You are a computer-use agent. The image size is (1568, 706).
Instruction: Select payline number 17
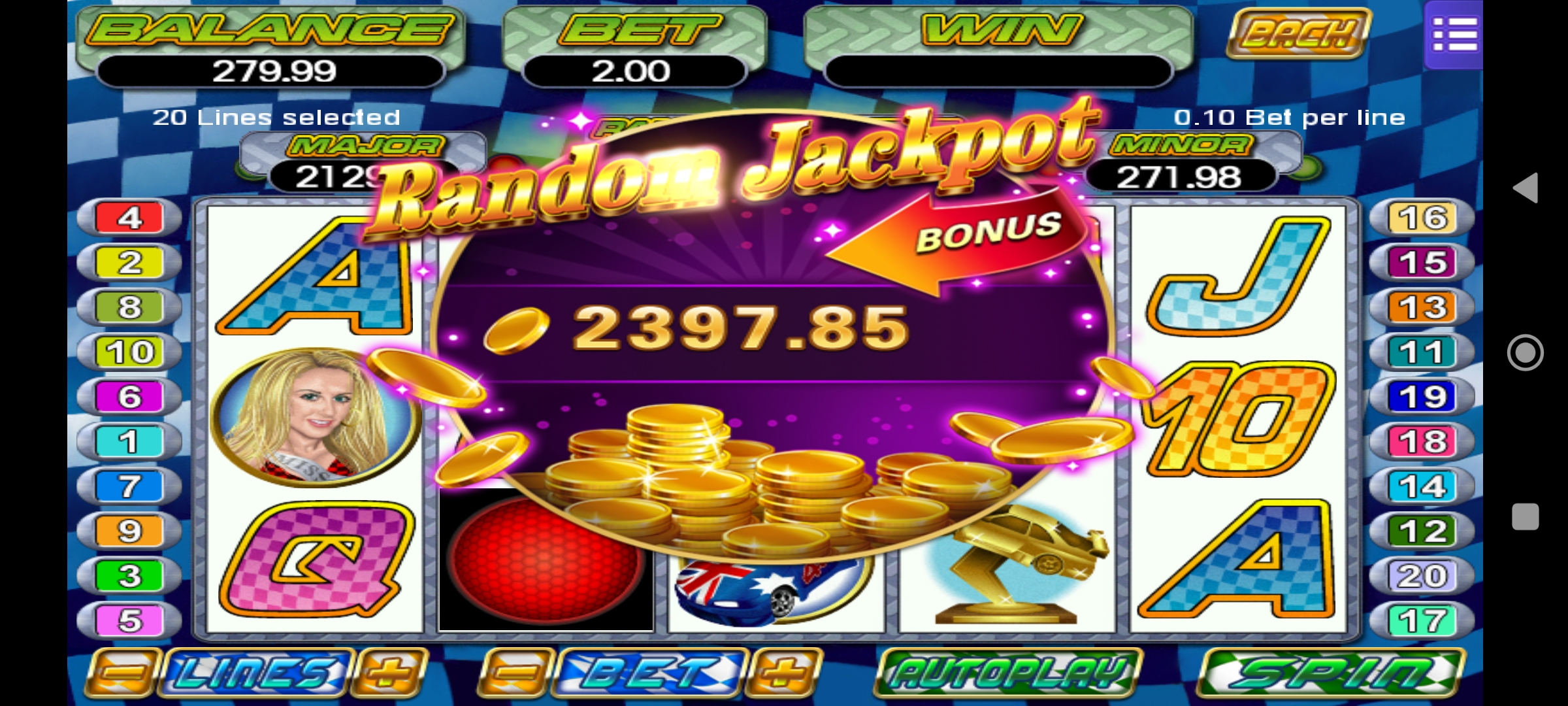[1422, 620]
